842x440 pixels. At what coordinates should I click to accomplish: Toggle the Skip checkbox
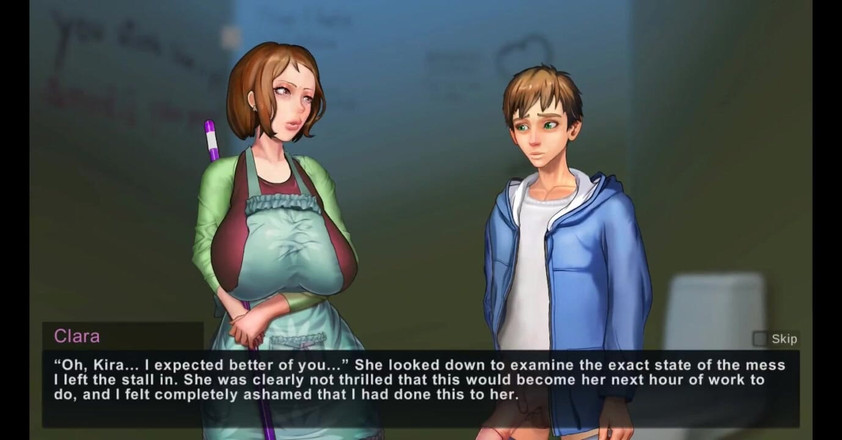point(760,339)
